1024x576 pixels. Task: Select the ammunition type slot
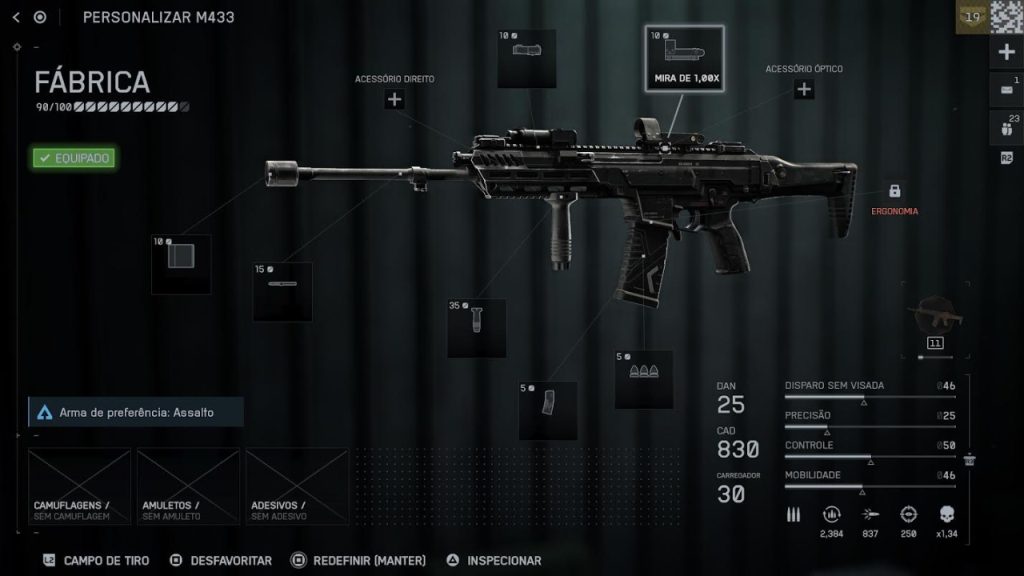[x=643, y=379]
